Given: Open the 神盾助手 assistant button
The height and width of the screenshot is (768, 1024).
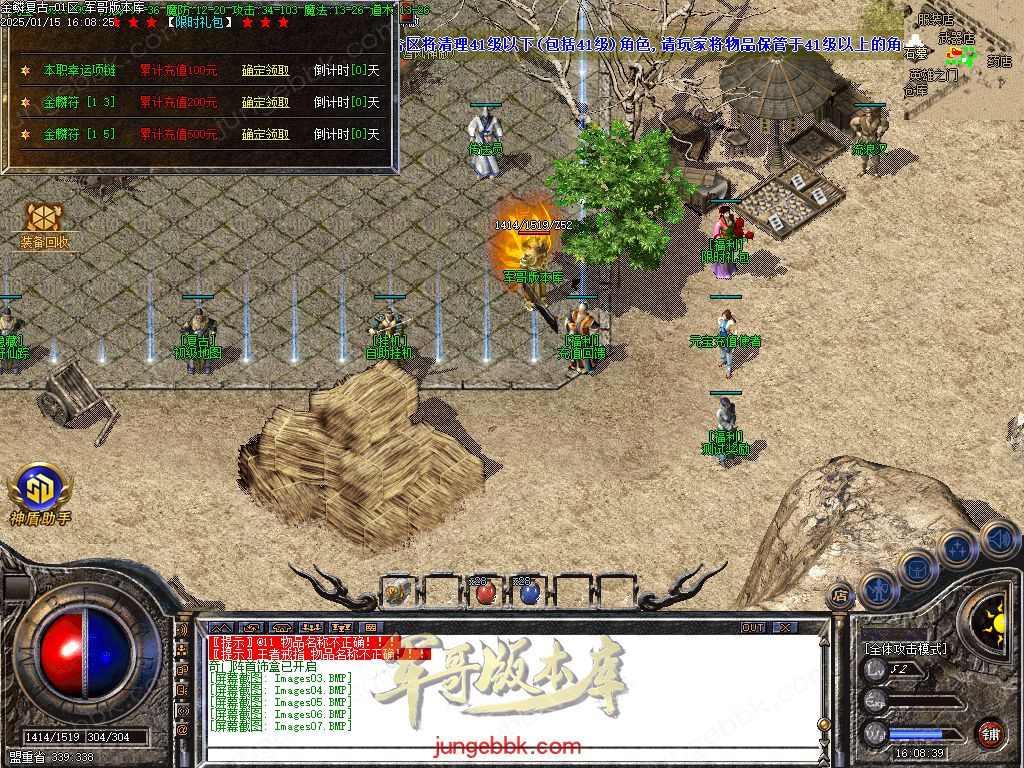Looking at the screenshot, I should (40, 490).
